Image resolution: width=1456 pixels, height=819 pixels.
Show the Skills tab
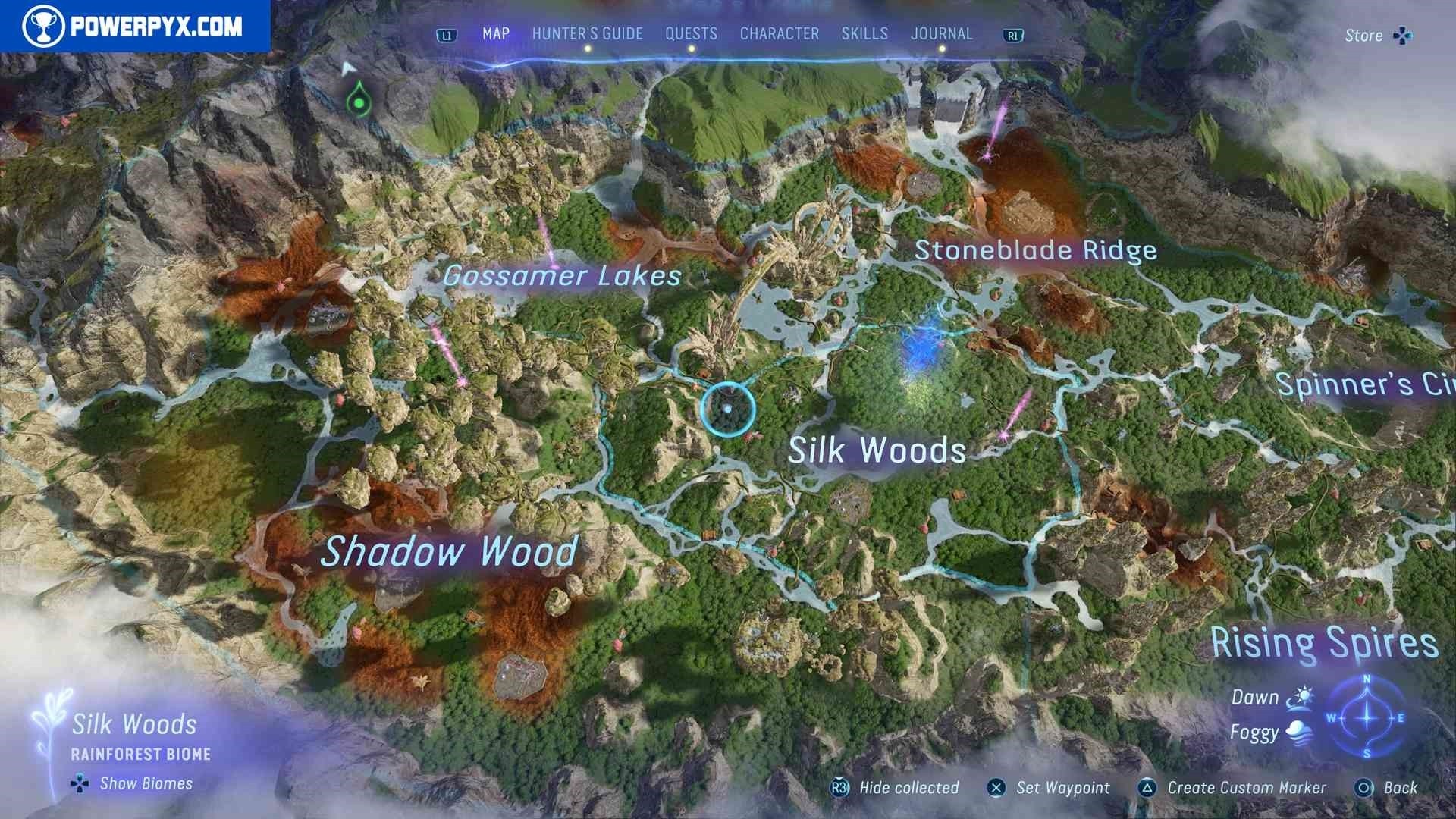tap(864, 34)
